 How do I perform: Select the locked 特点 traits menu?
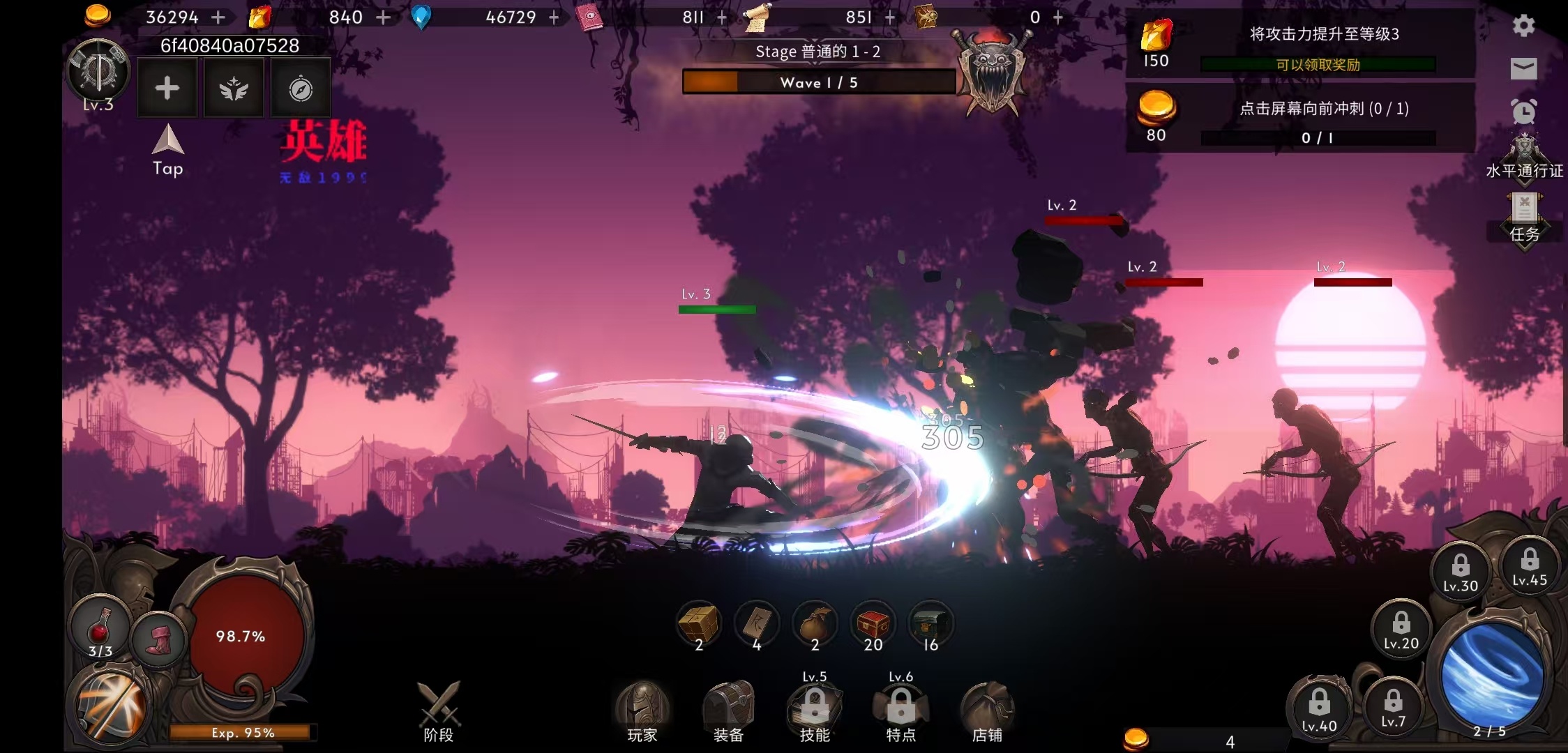click(x=900, y=713)
